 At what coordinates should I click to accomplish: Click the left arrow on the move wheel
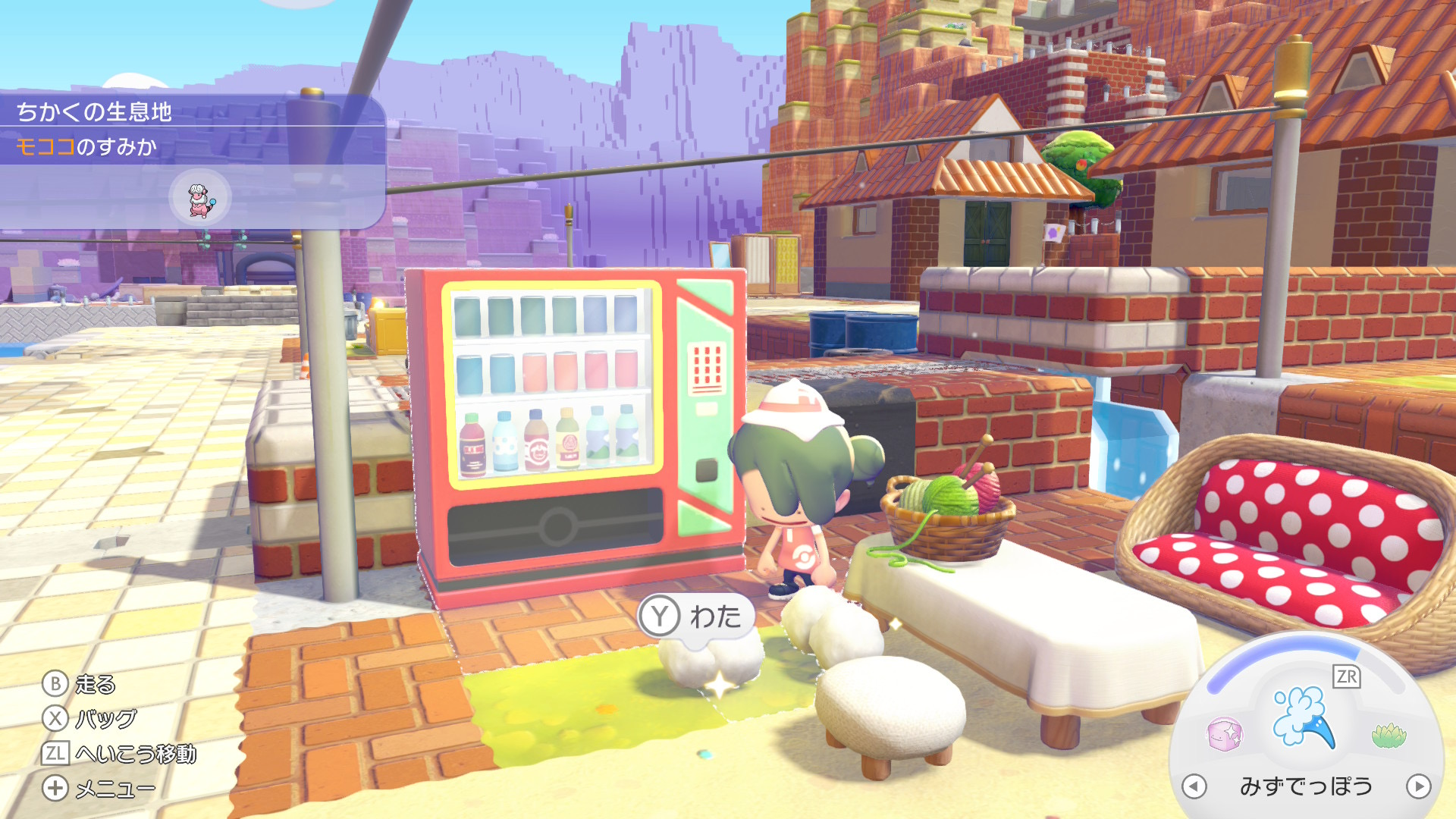(x=1194, y=786)
